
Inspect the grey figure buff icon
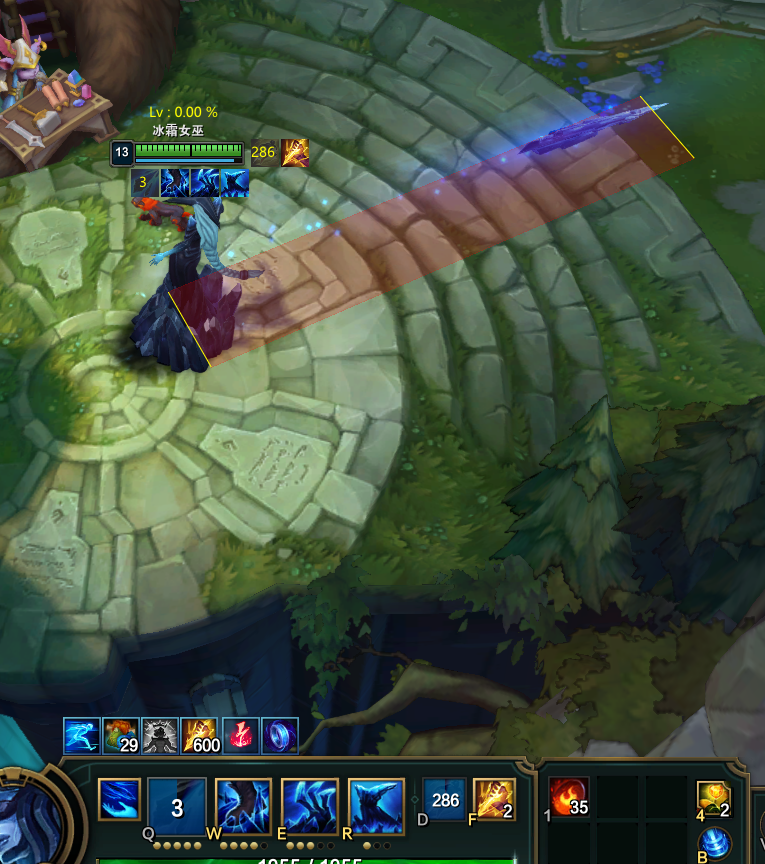[x=160, y=735]
